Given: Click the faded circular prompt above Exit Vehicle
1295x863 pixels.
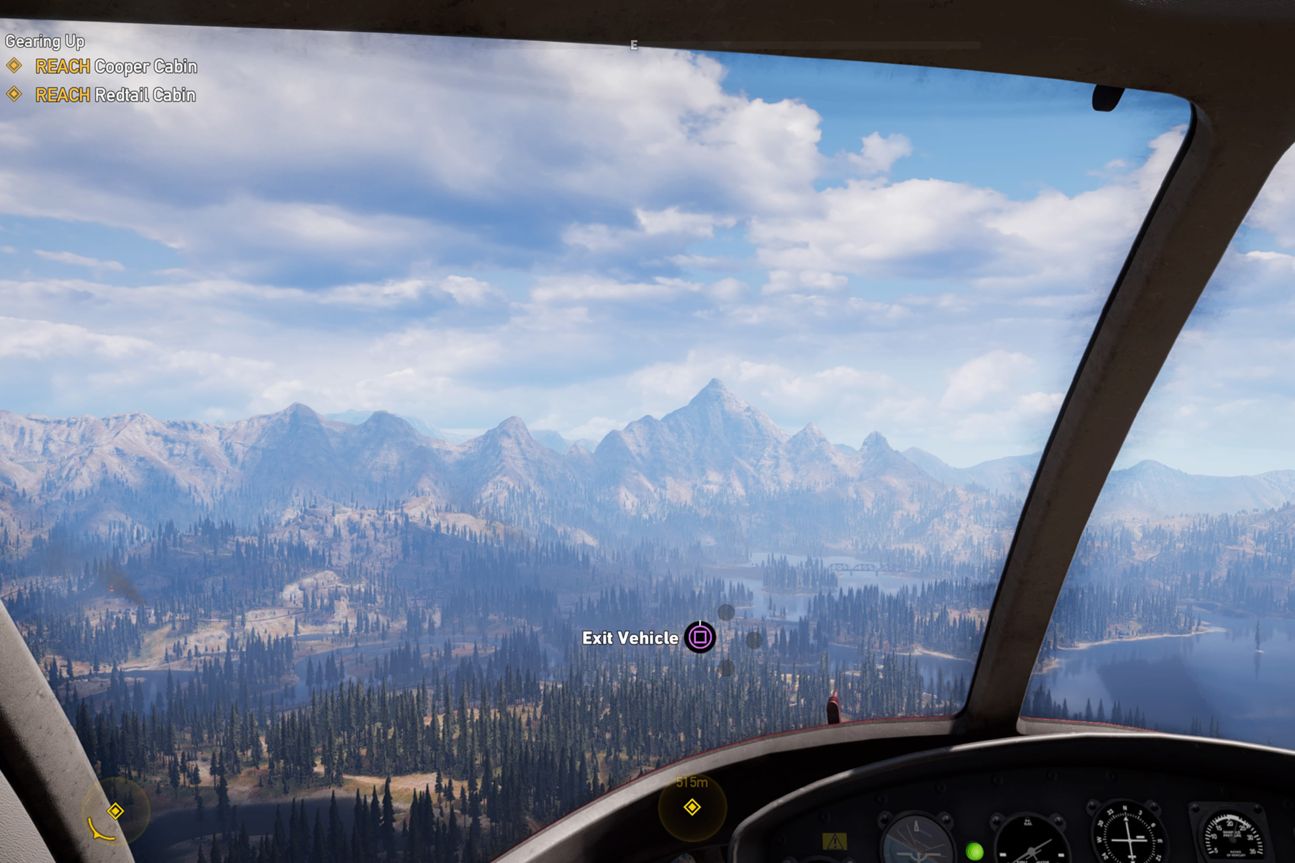Looking at the screenshot, I should click(725, 611).
